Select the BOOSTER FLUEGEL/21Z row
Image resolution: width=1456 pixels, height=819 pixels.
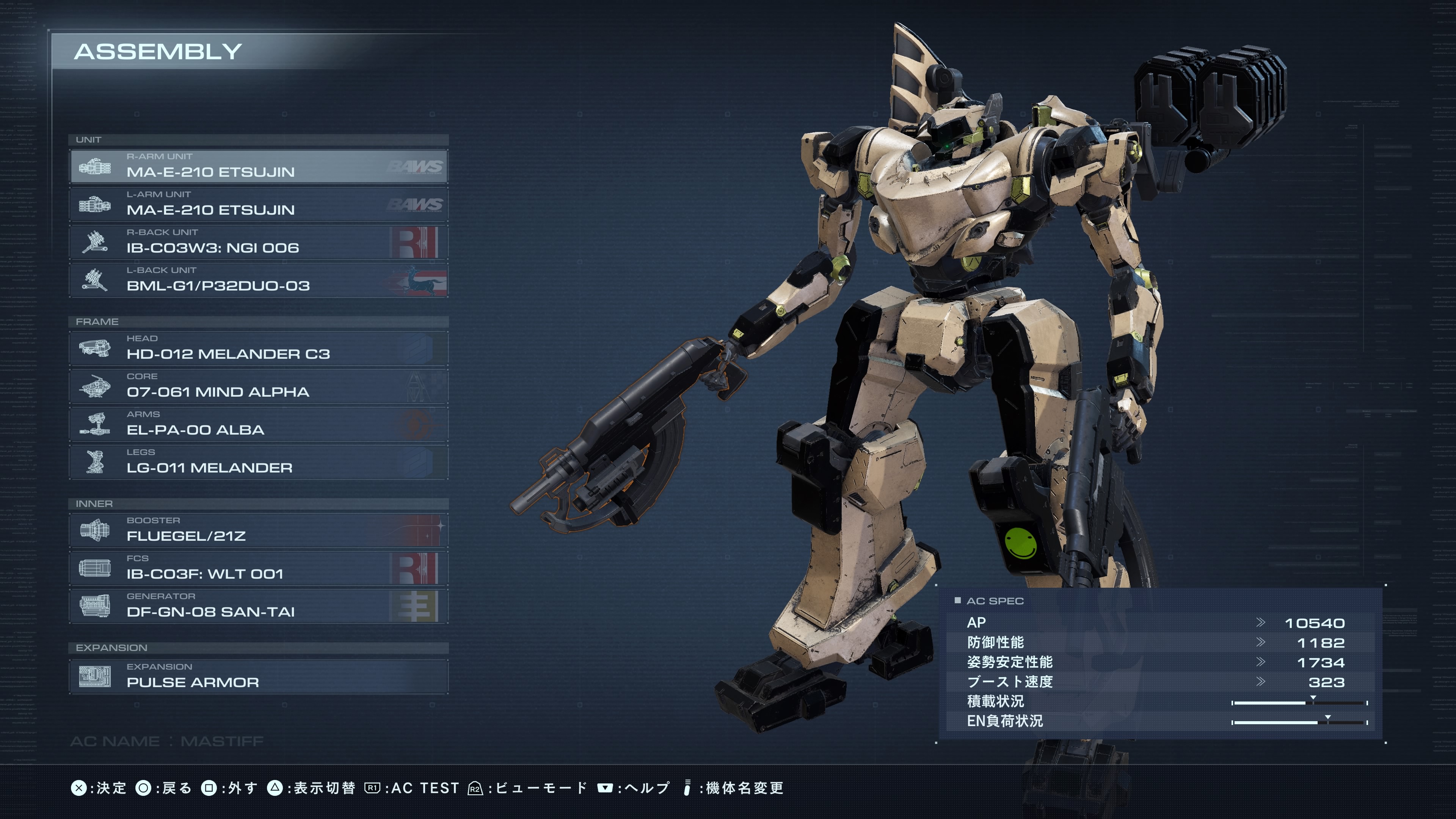tap(259, 530)
